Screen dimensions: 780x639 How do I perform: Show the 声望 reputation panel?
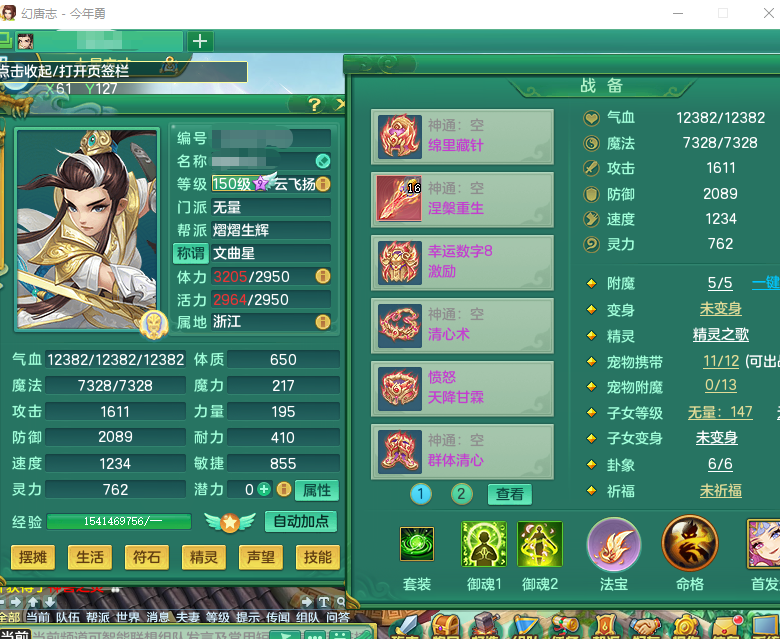(x=261, y=558)
